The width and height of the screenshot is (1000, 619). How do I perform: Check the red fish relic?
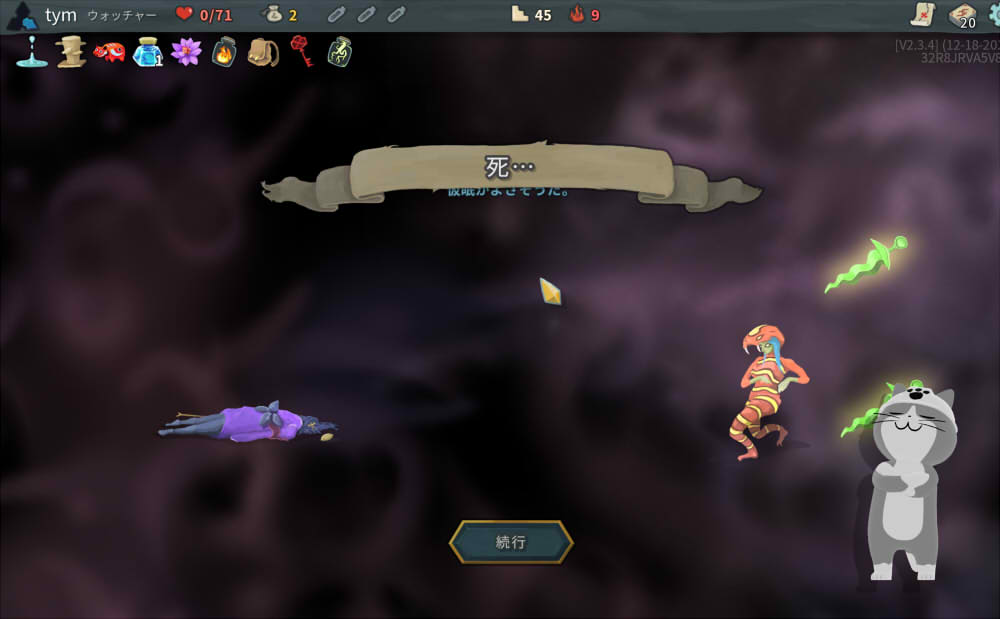click(x=109, y=51)
